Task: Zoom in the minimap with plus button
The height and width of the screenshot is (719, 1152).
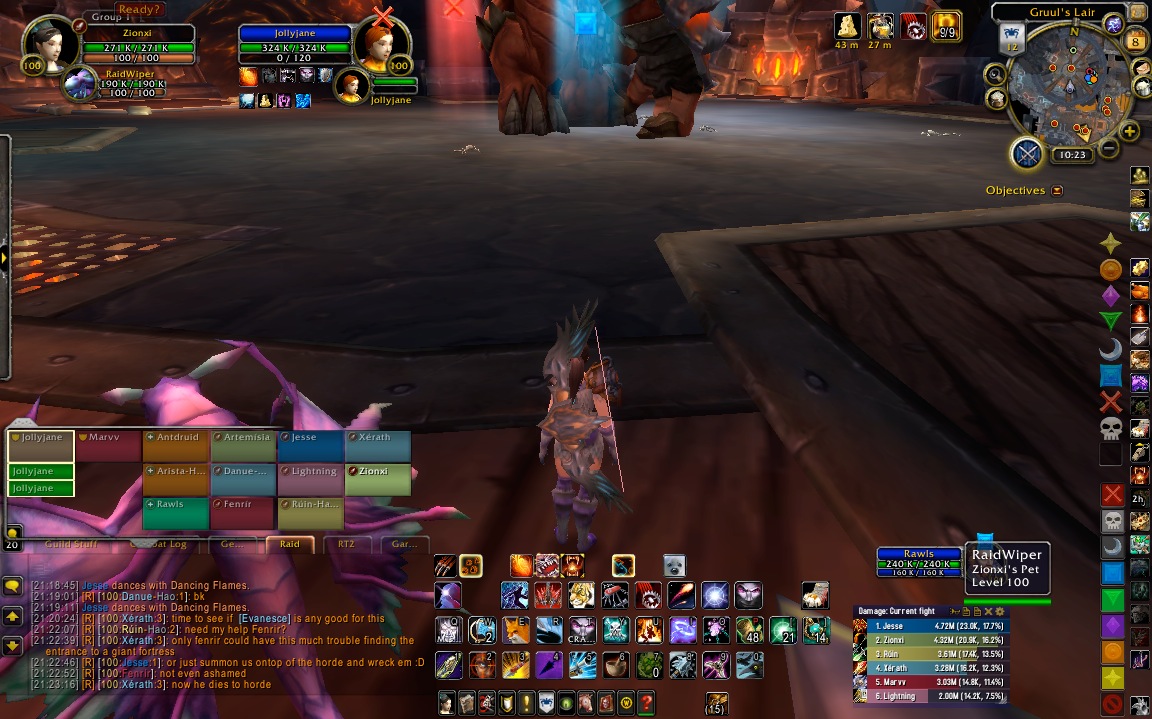Action: click(x=1130, y=132)
